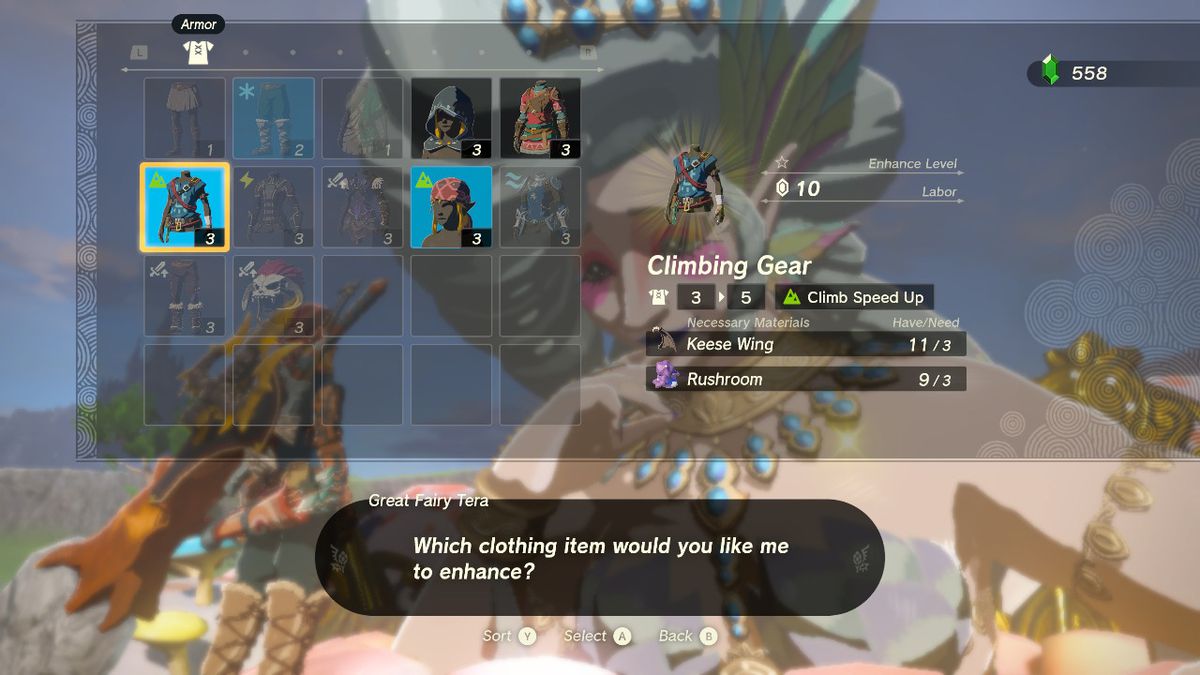Pick the Climber's Bandanna headgear slot
This screenshot has width=1200, height=675.
[451, 207]
